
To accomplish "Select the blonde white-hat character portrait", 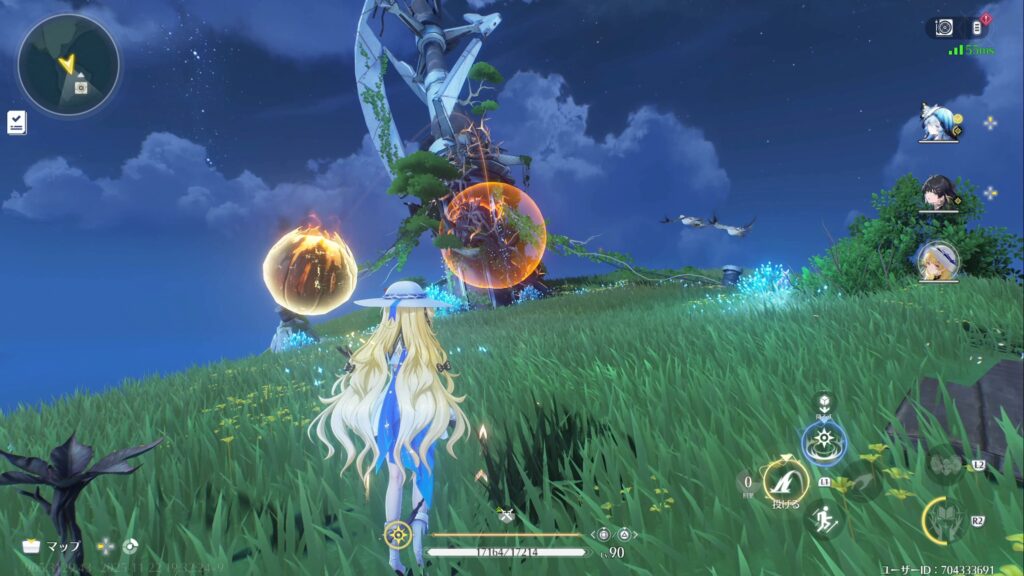I will pos(939,261).
